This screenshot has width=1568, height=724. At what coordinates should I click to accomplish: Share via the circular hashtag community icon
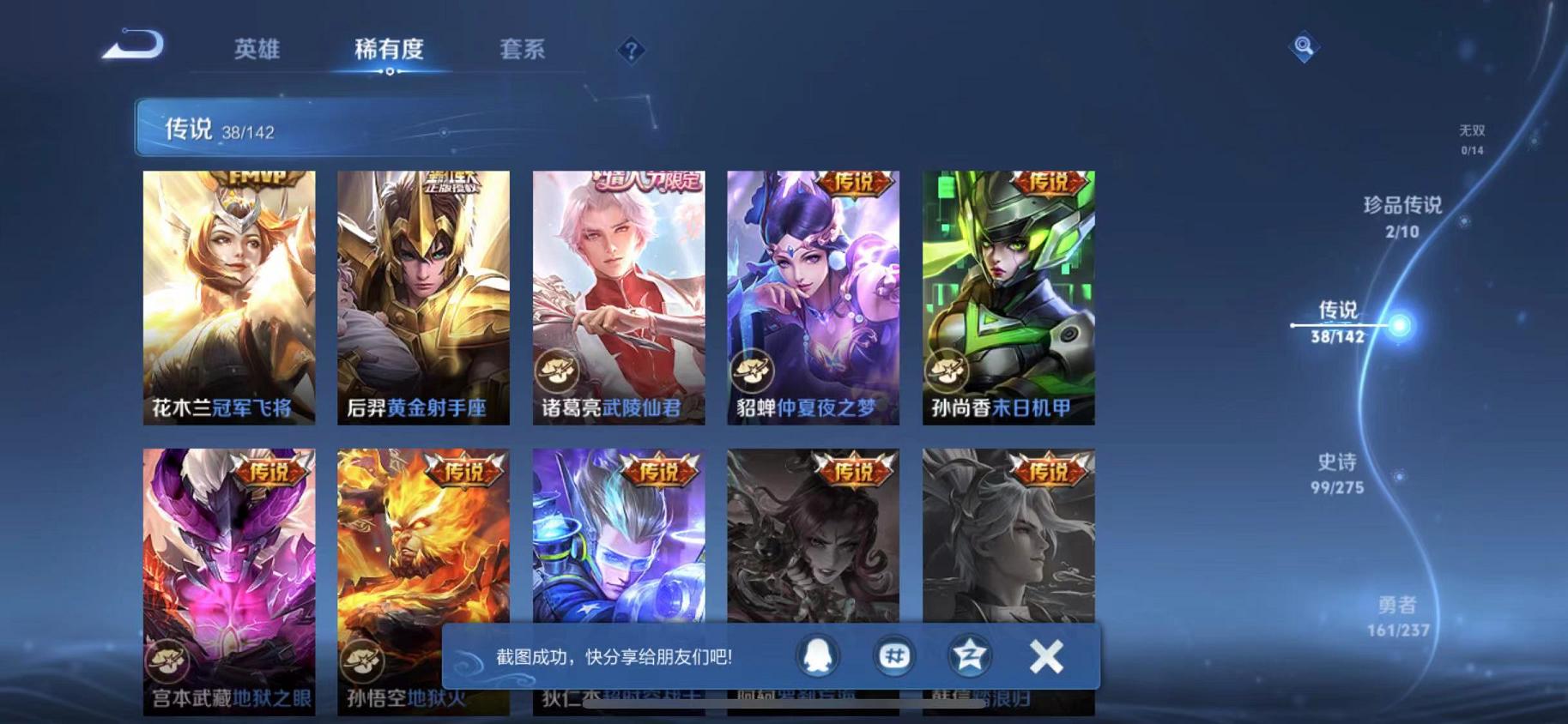click(895, 655)
